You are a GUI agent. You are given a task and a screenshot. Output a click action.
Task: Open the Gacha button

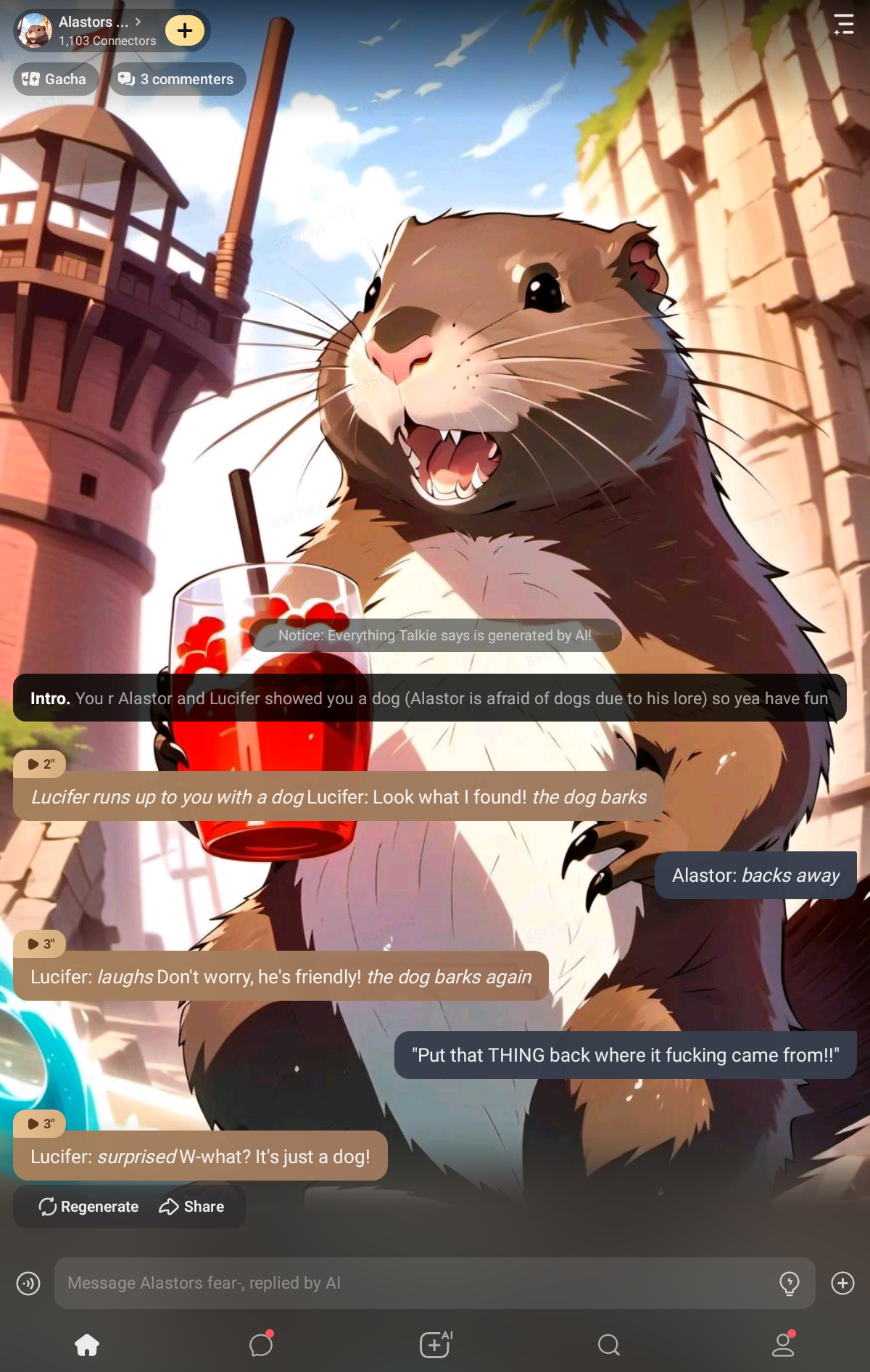click(55, 79)
